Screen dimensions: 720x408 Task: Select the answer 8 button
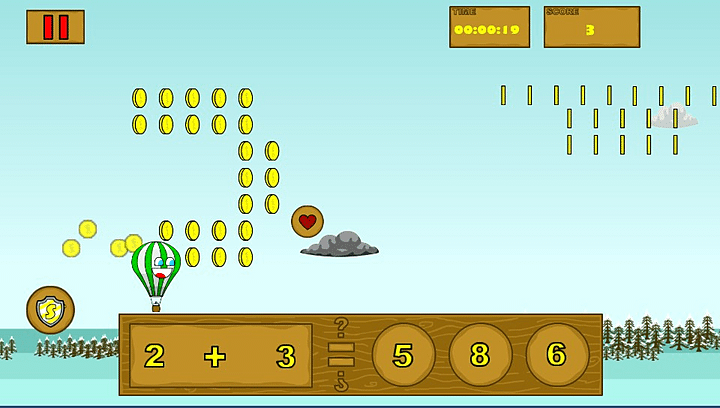[x=480, y=355]
